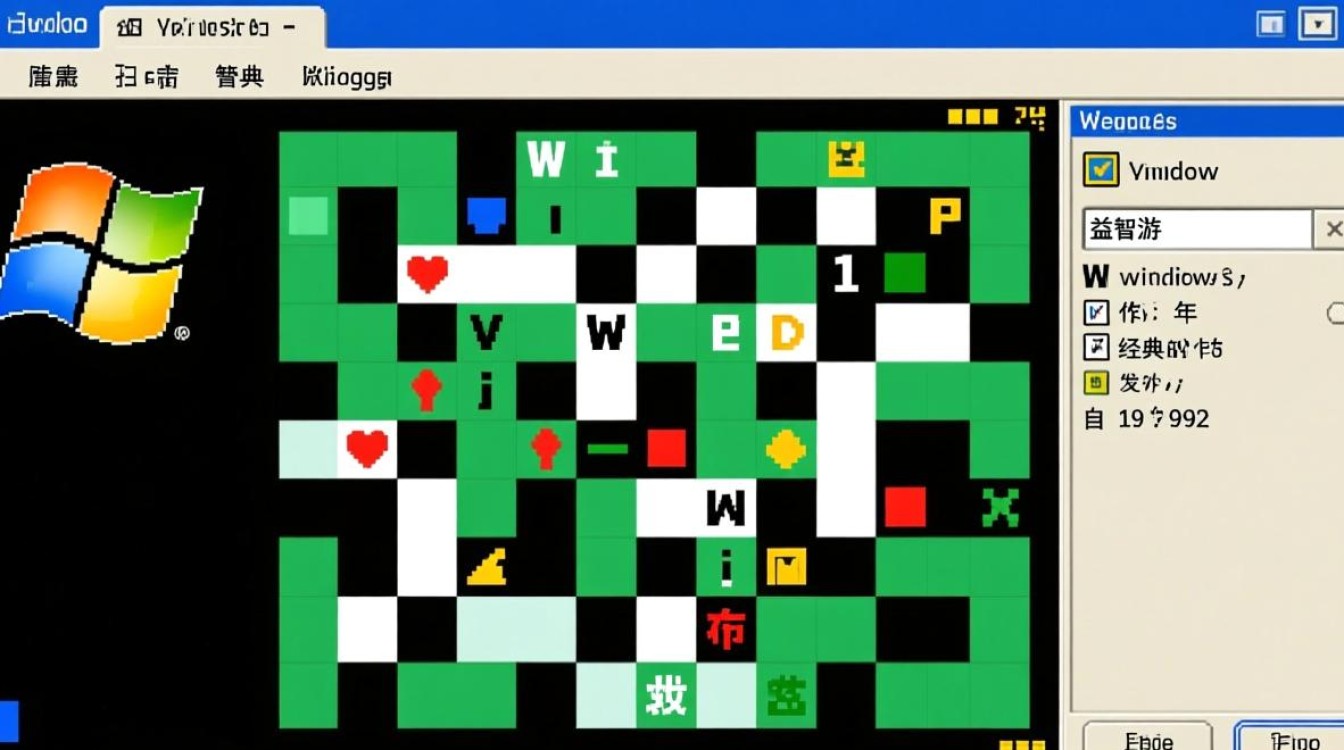Viewport: 1344px width, 750px height.
Task: Click the red upward arrow tile on the left
Action: pyautogui.click(x=427, y=390)
